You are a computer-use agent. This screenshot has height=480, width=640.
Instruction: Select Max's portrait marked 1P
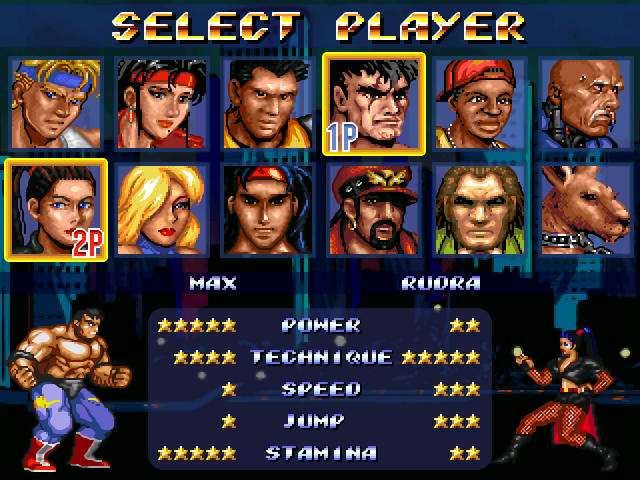374,103
